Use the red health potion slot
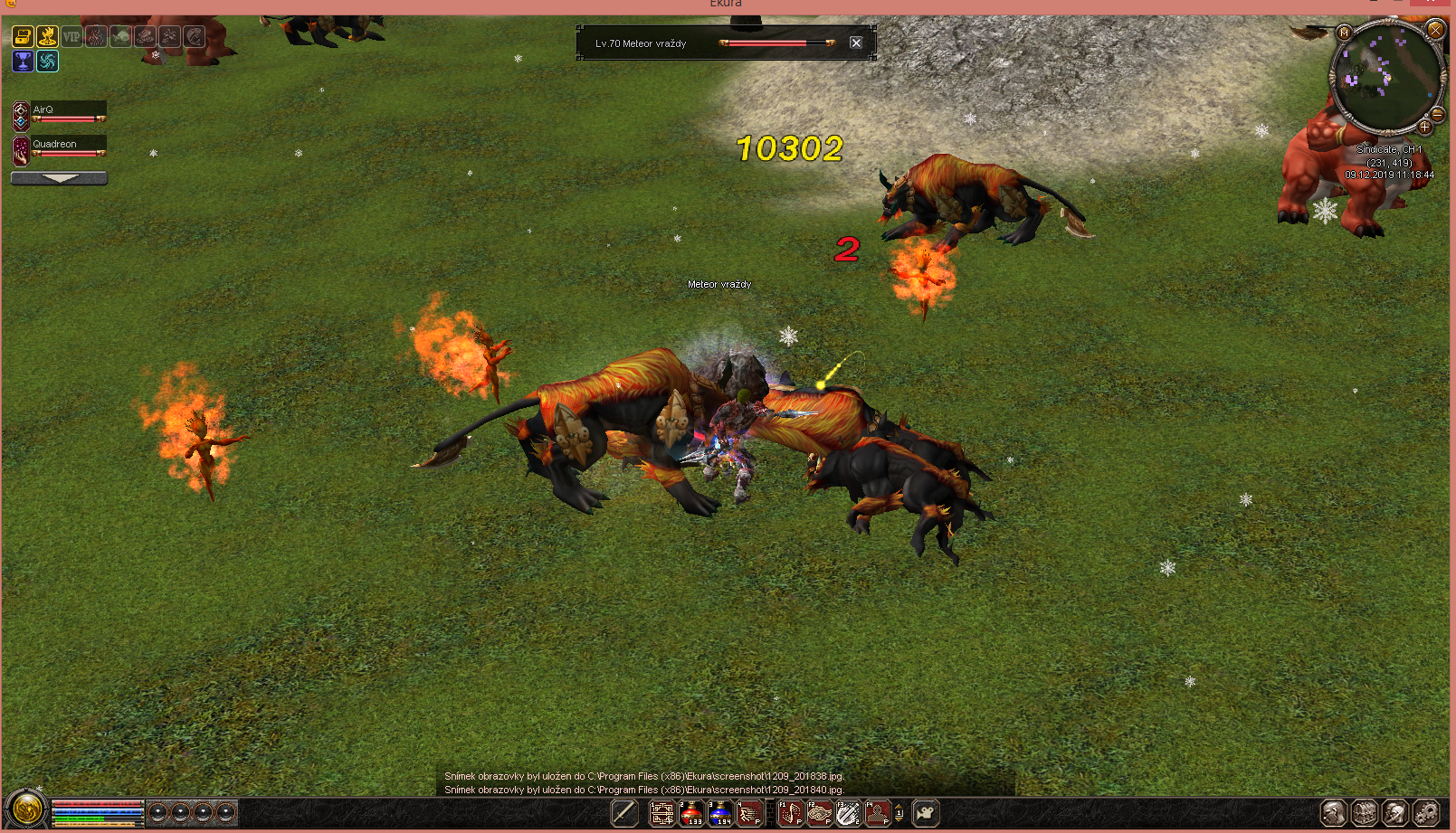This screenshot has height=833, width=1456. (x=691, y=813)
